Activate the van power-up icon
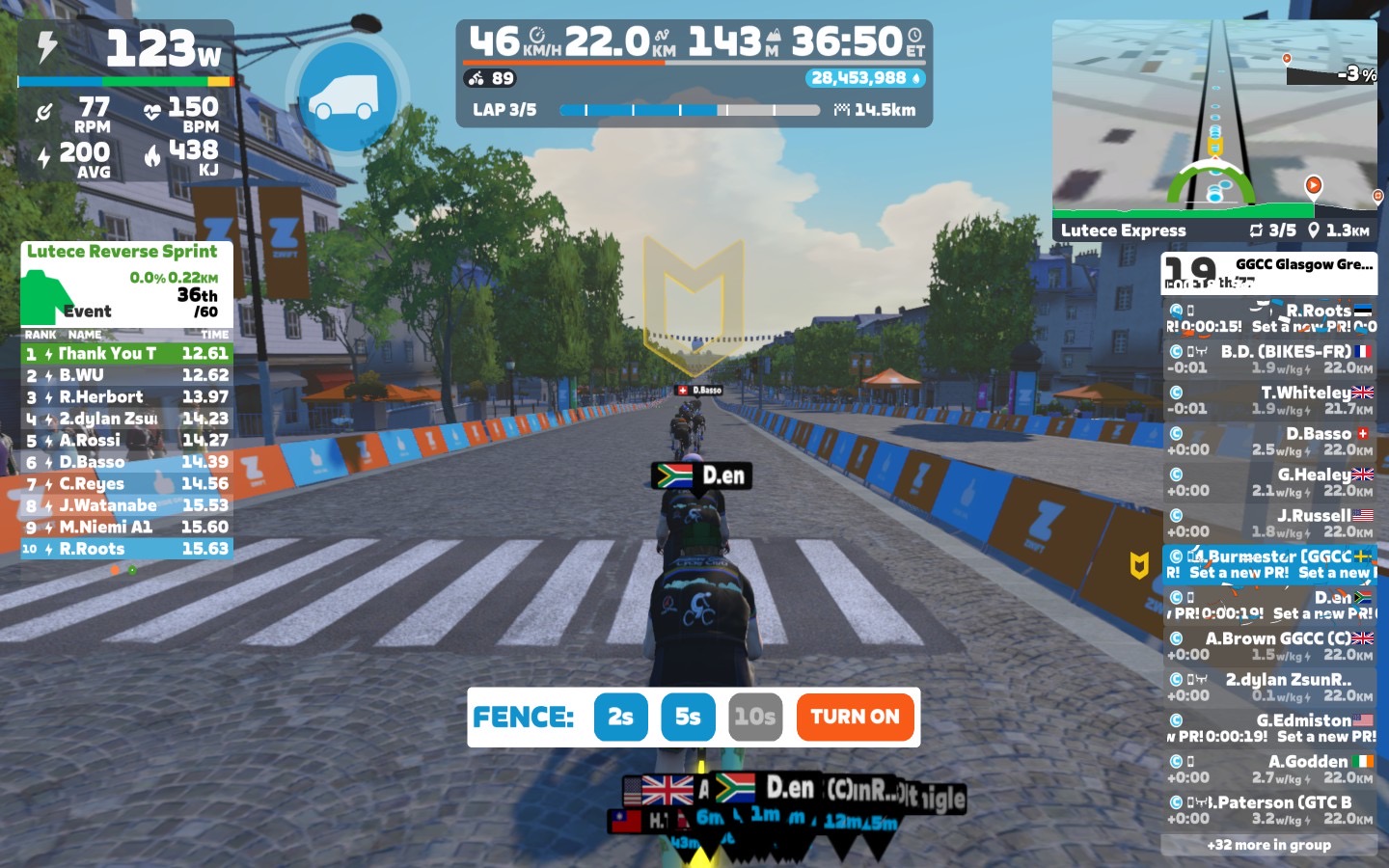The width and height of the screenshot is (1389, 868). (347, 95)
